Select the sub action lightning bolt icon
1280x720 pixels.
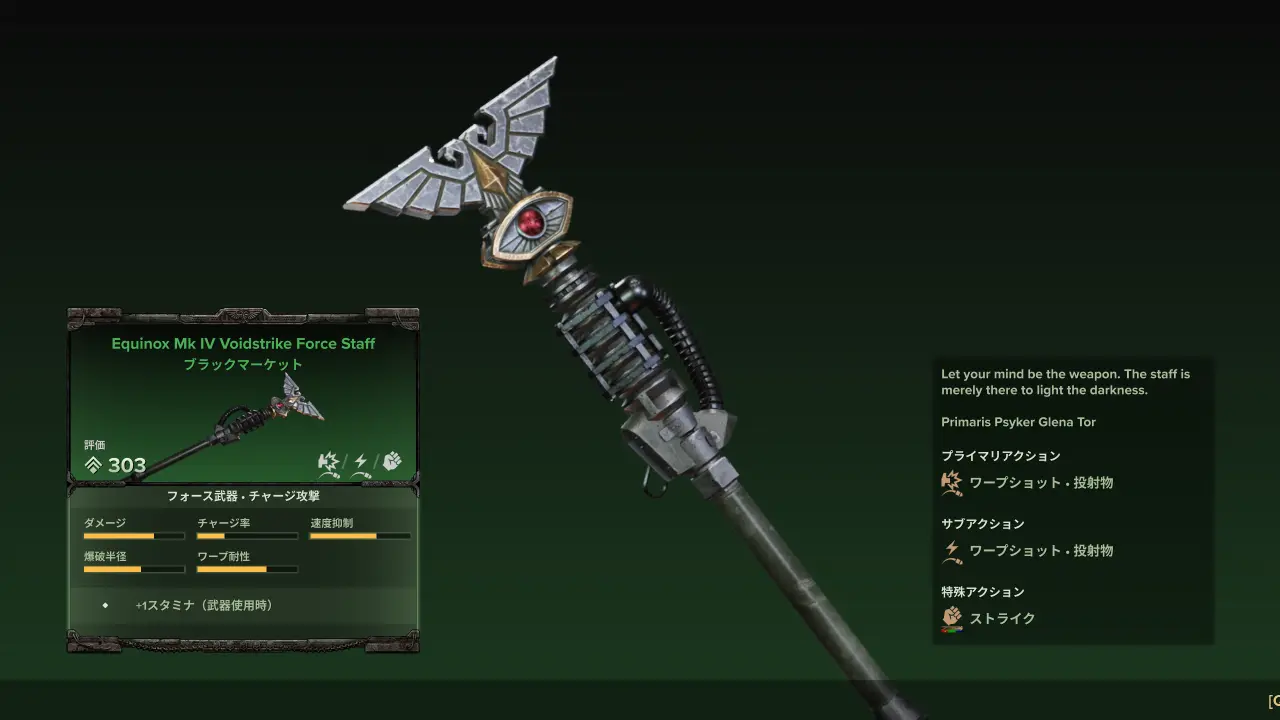tap(952, 551)
